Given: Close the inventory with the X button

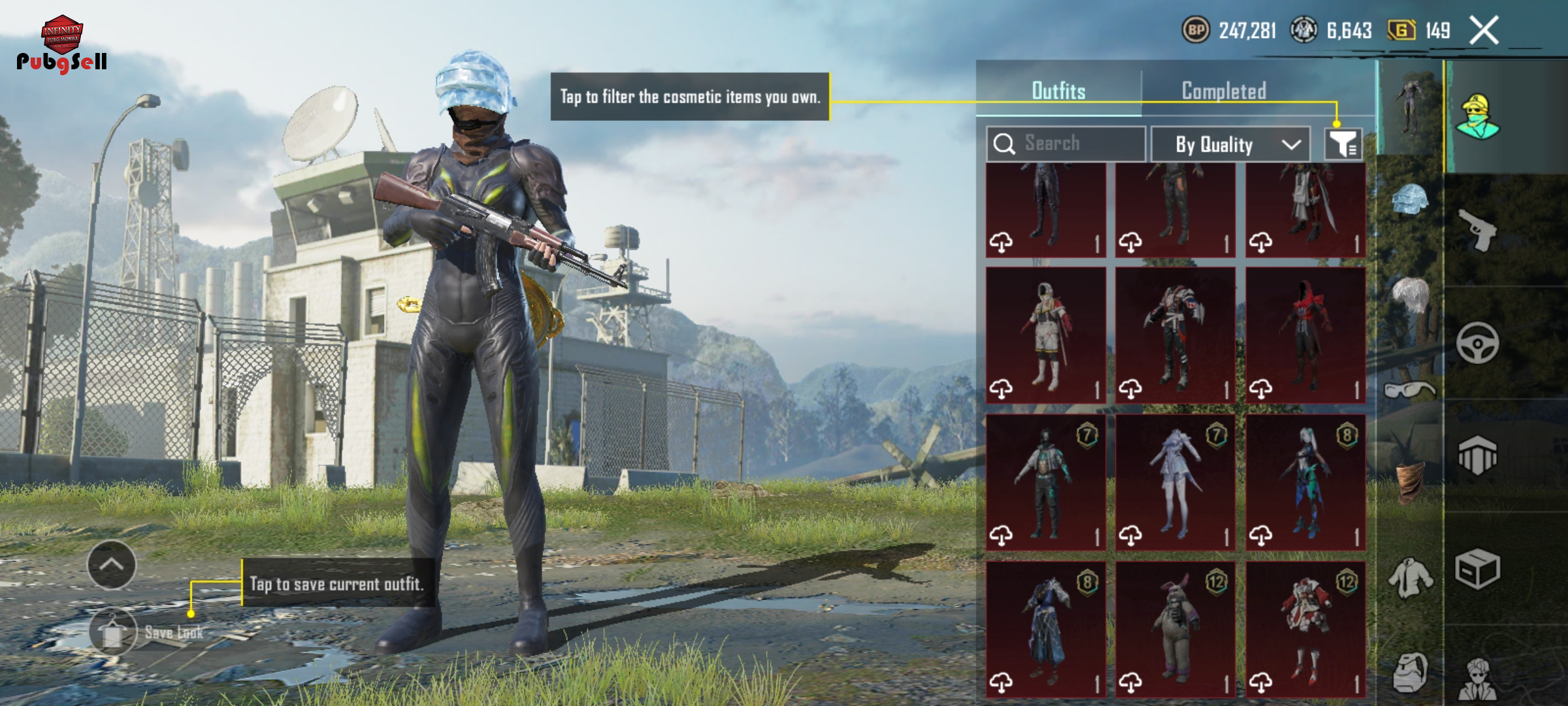Looking at the screenshot, I should point(1484,31).
